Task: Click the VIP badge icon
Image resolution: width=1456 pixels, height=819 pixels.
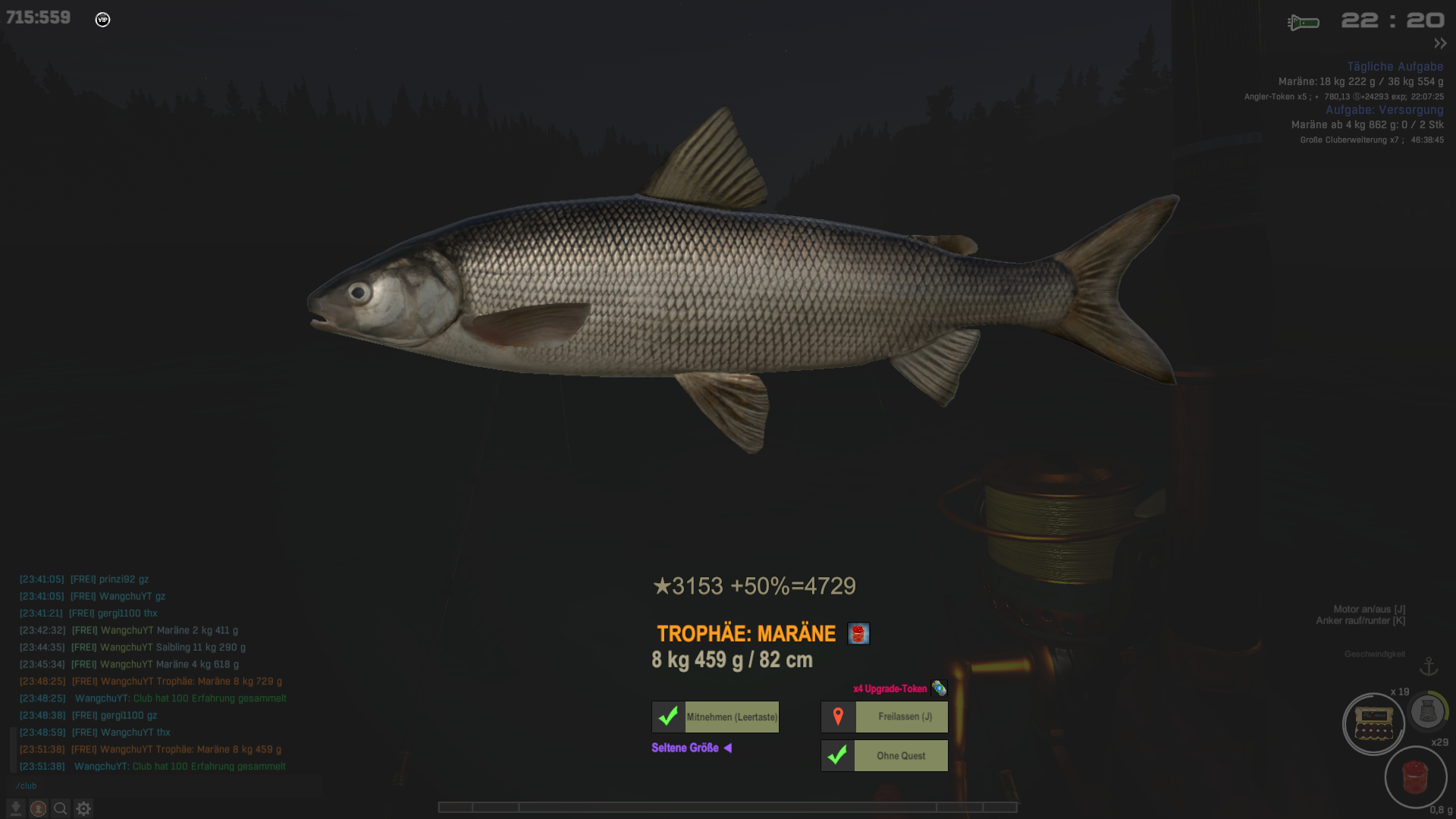Action: [102, 20]
